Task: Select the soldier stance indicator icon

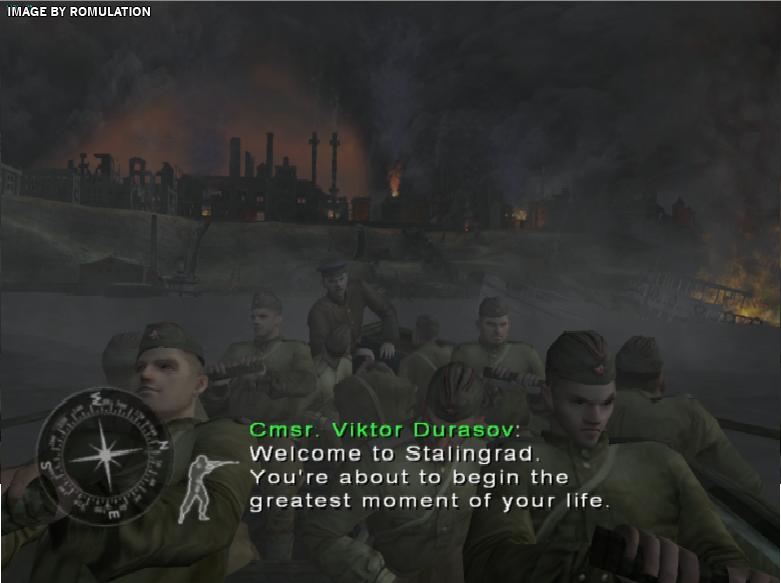Action: 204,488
